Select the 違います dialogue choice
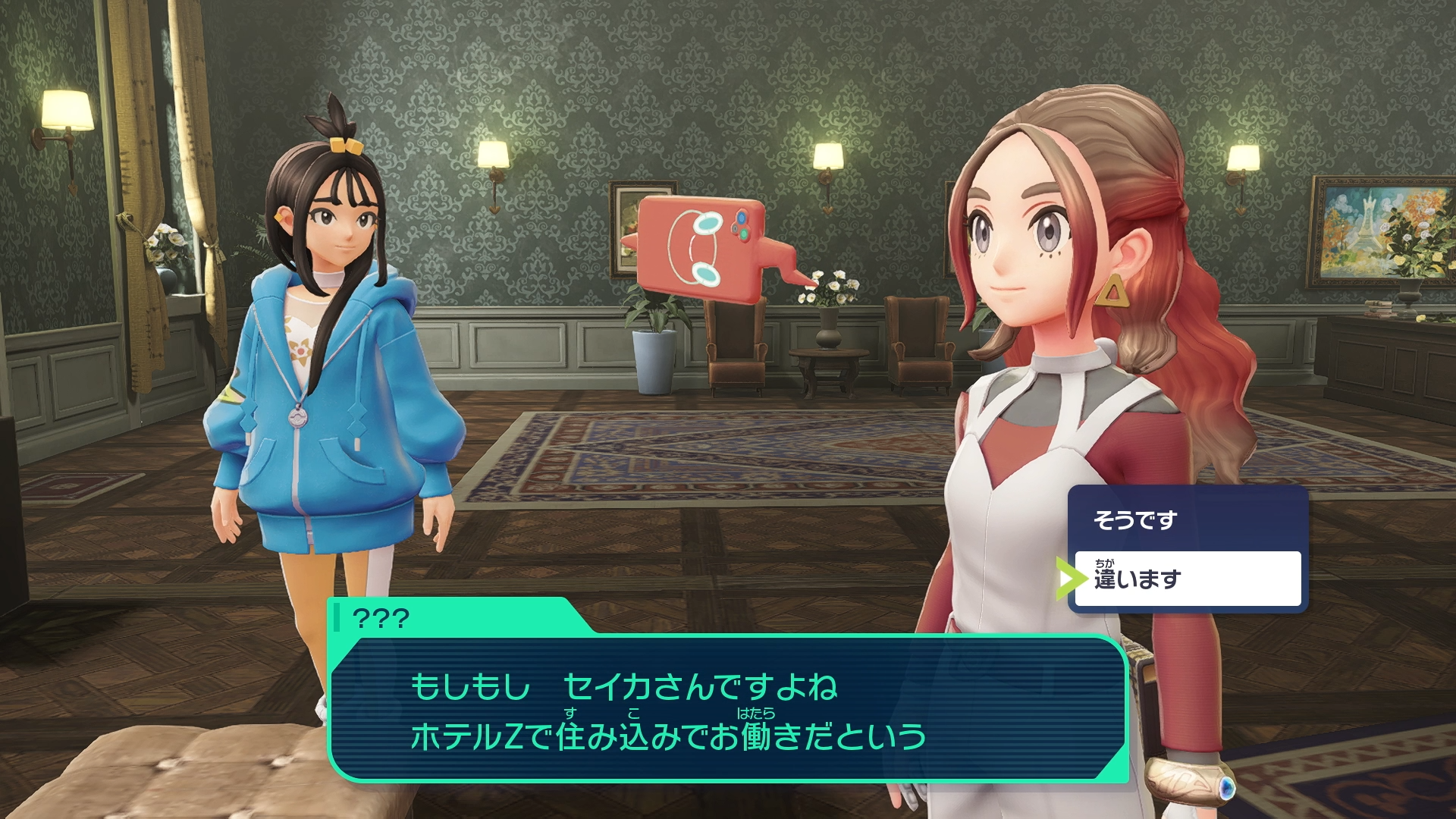1456x819 pixels. [1186, 579]
